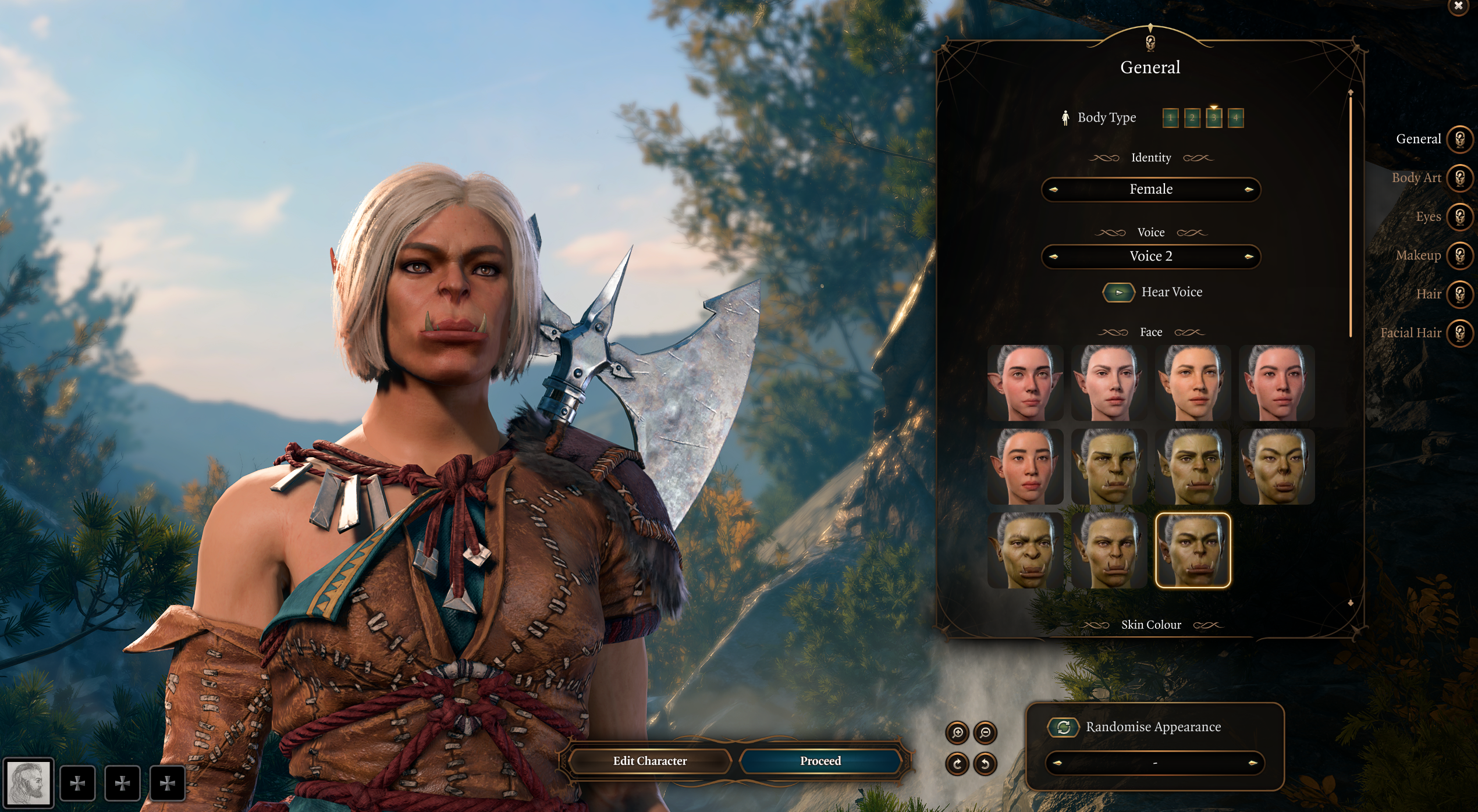
Task: Select the character portrait slot
Action: pos(29,783)
